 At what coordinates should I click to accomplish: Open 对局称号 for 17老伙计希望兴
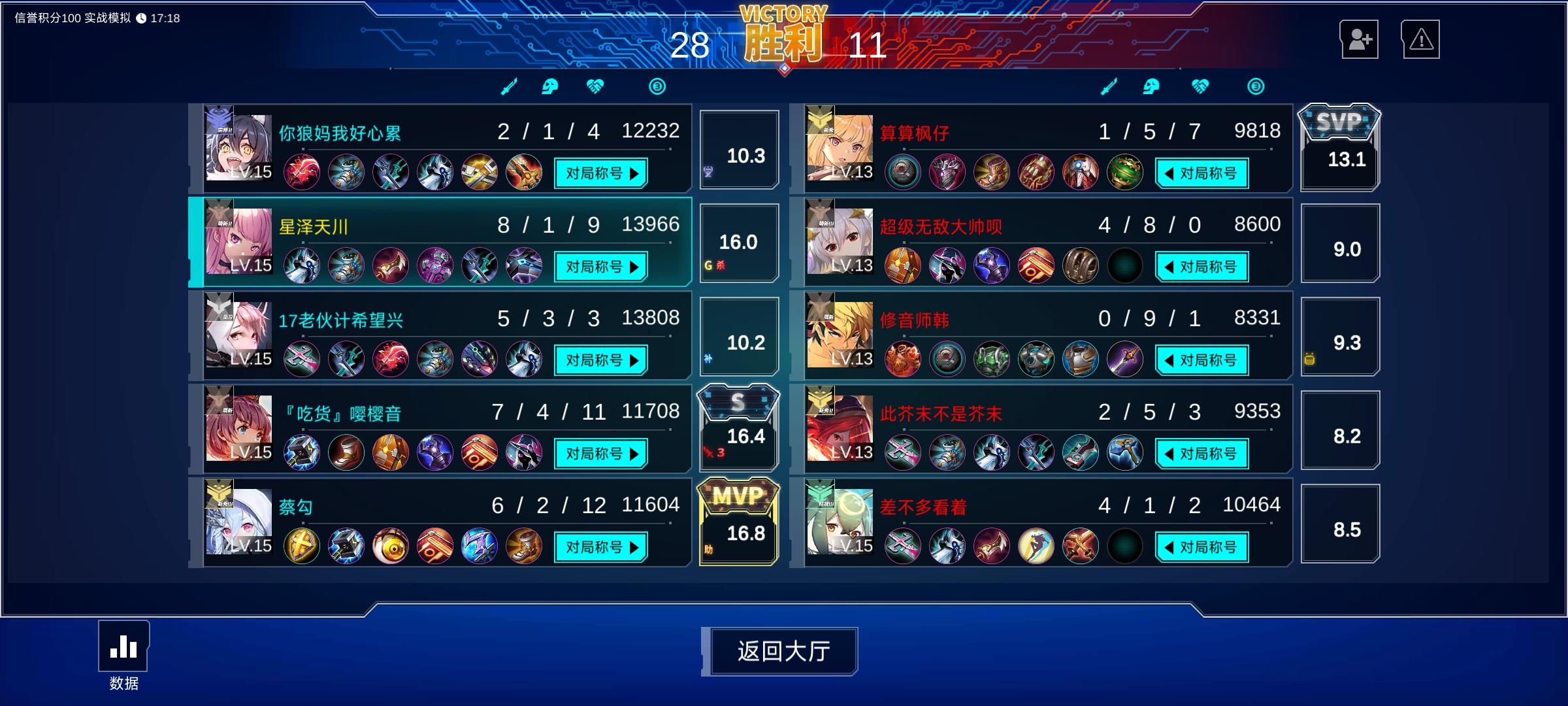(600, 360)
